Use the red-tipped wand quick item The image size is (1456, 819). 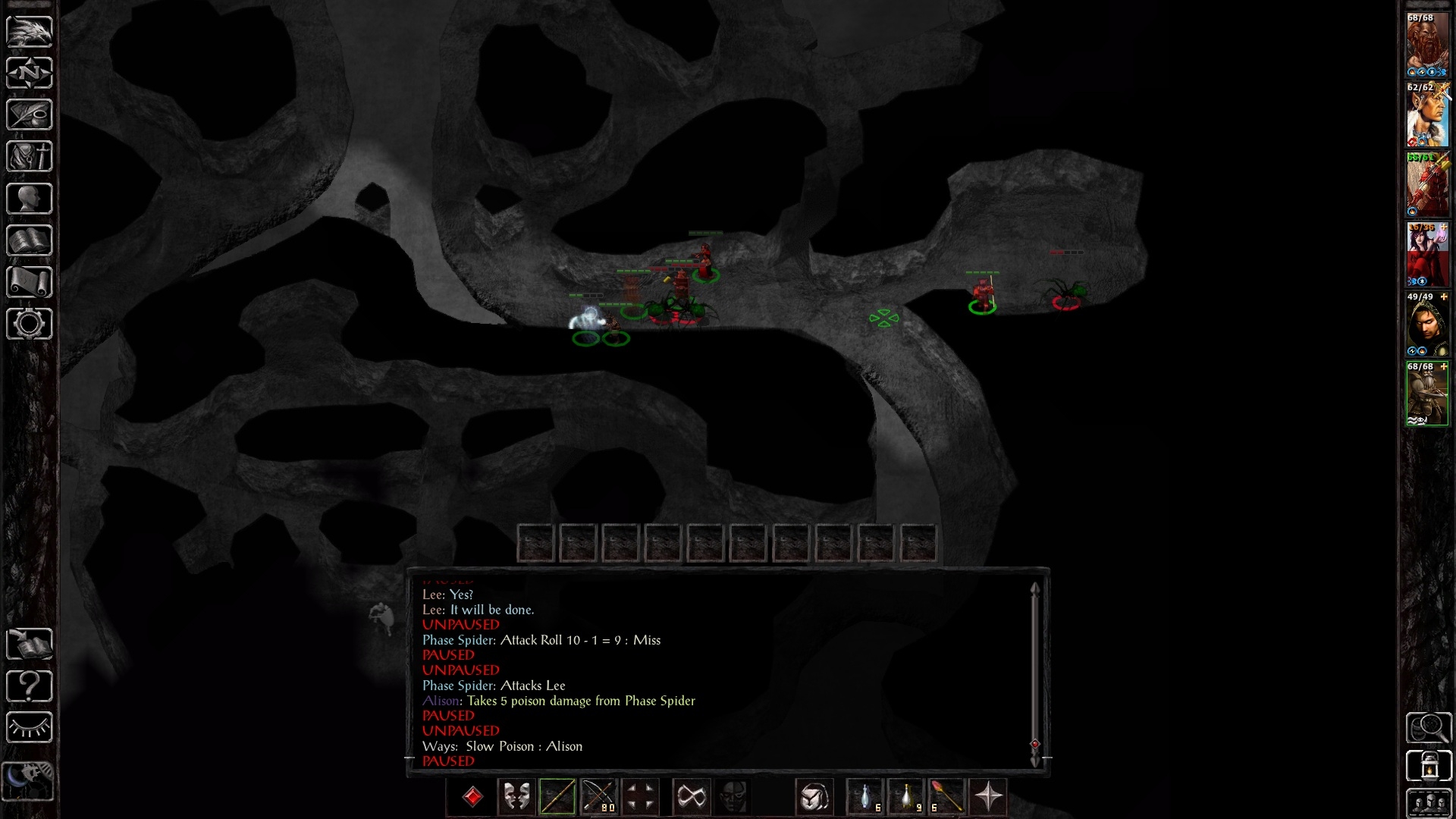point(946,797)
